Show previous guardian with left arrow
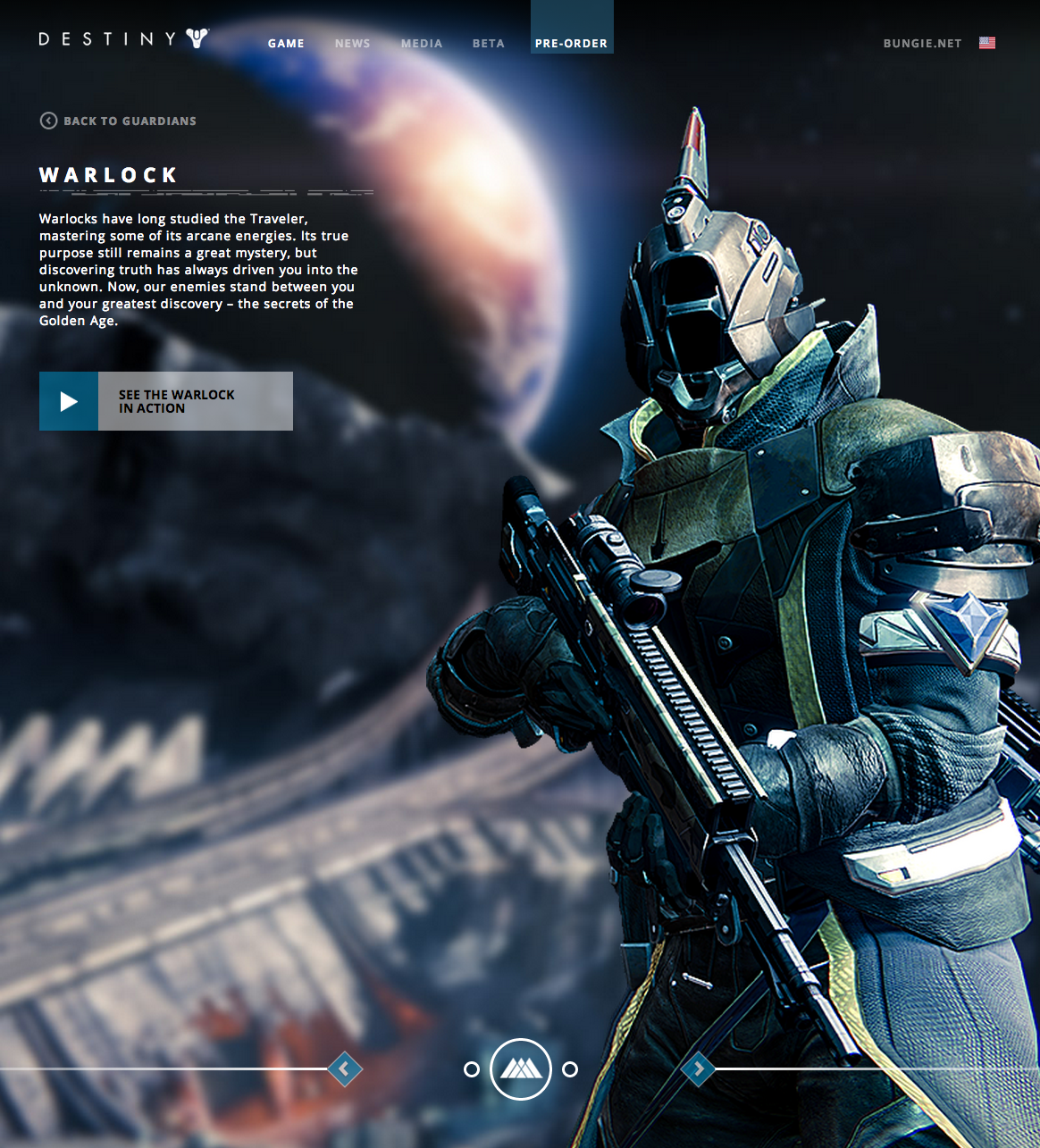Screen dimensions: 1040x1148 [x=345, y=1068]
